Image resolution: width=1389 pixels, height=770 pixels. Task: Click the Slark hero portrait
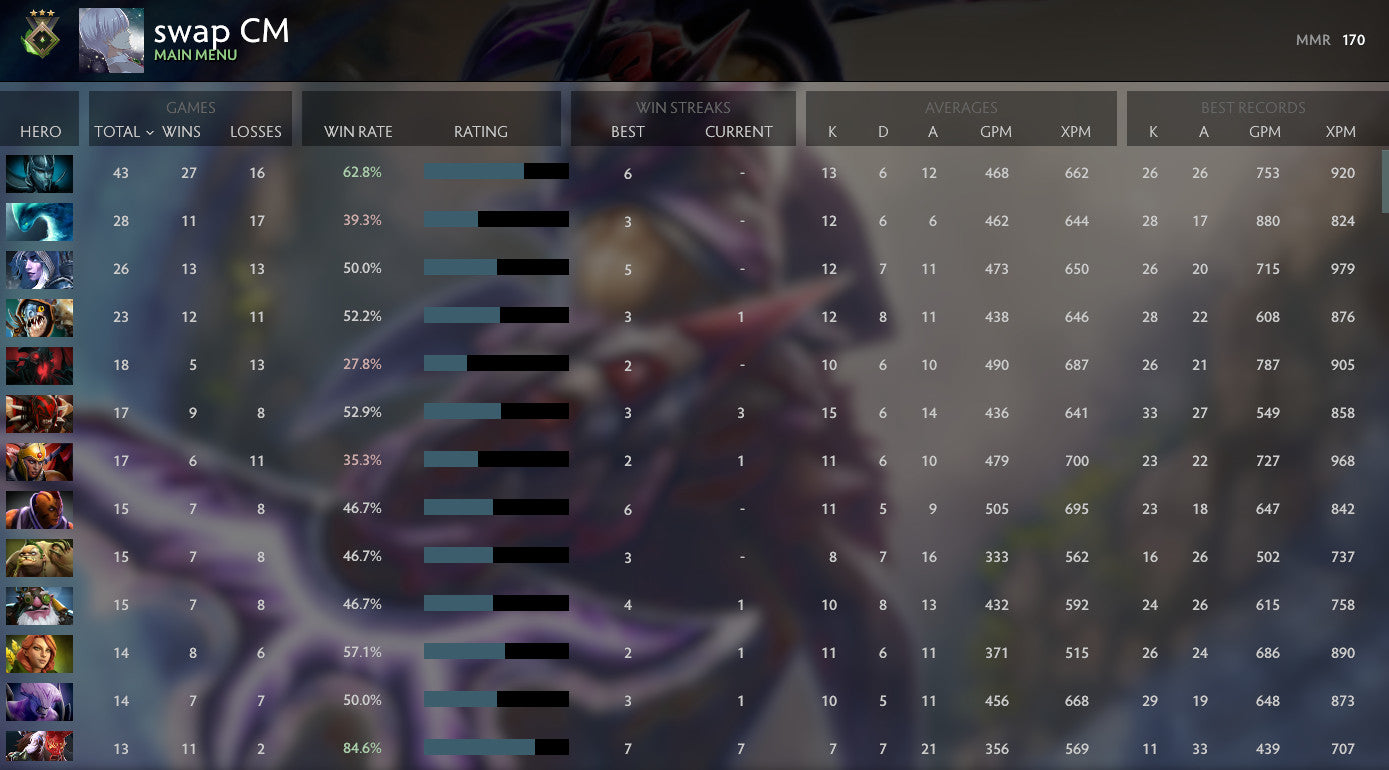(40, 317)
